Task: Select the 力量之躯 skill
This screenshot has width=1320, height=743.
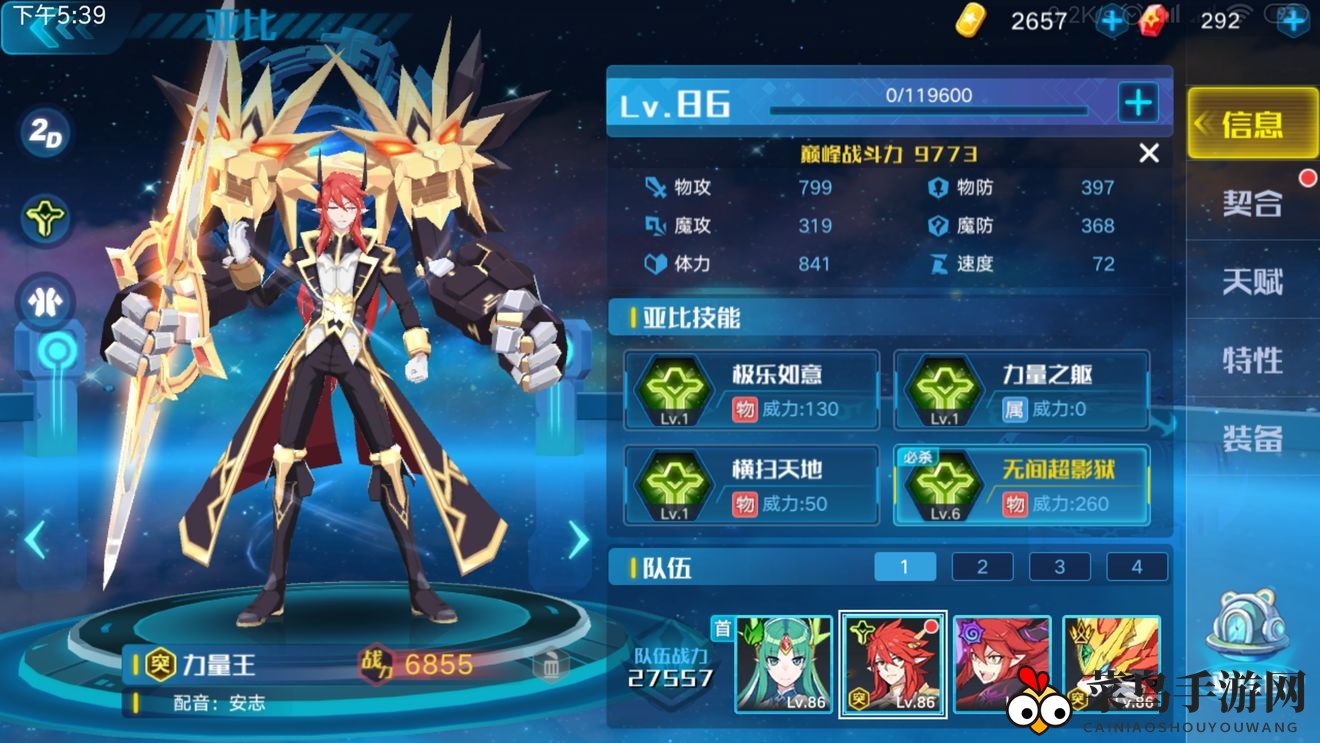Action: click(x=1021, y=390)
